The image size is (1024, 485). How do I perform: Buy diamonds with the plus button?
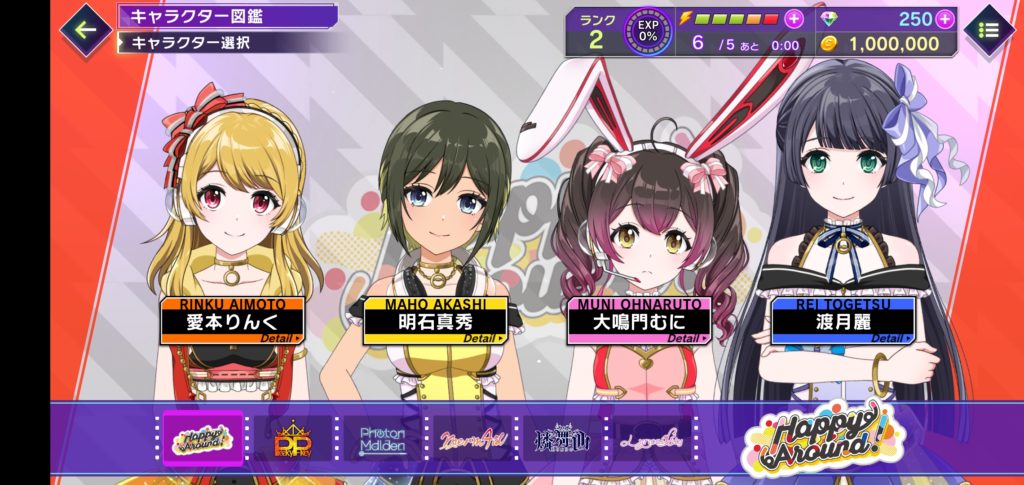click(x=944, y=19)
